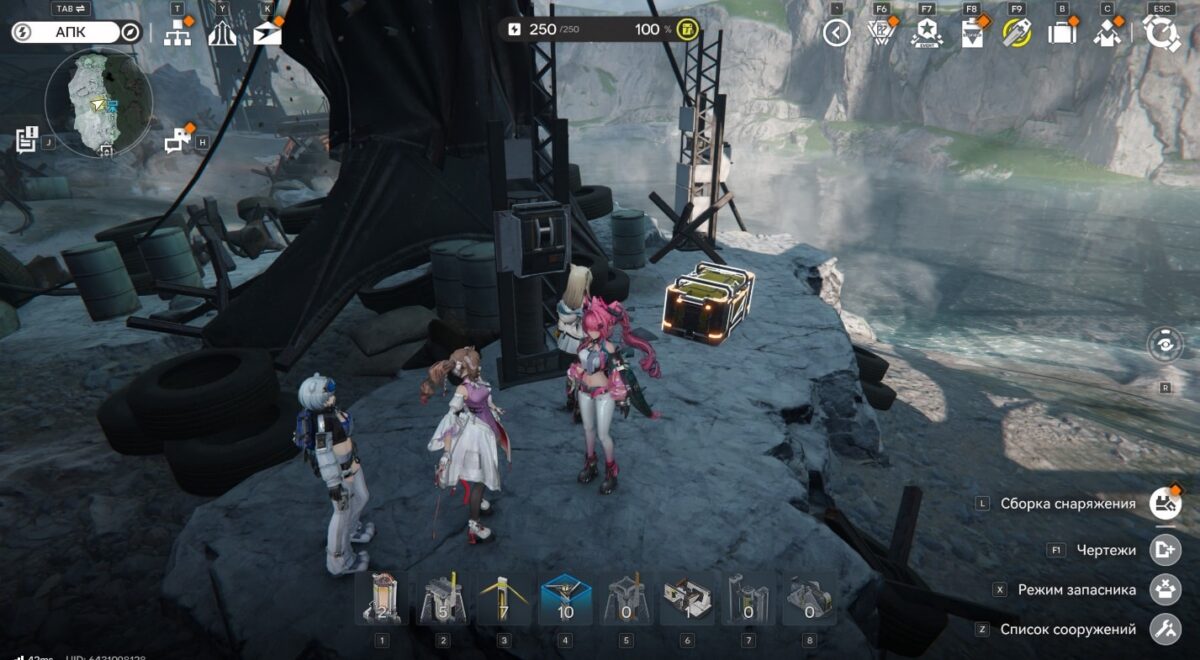Open the mission list with exclamation mark

pyautogui.click(x=26, y=141)
